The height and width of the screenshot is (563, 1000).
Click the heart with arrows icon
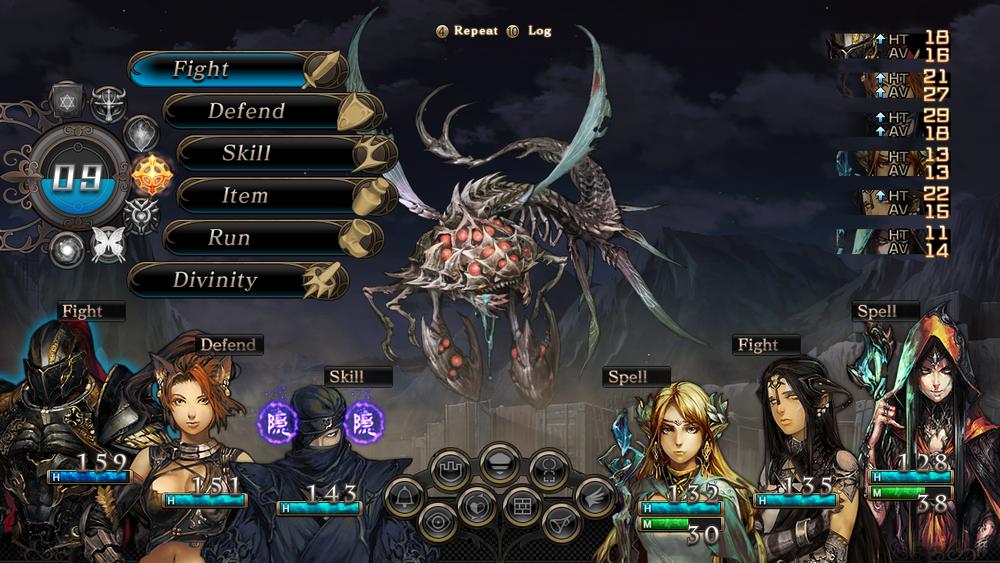click(x=478, y=503)
